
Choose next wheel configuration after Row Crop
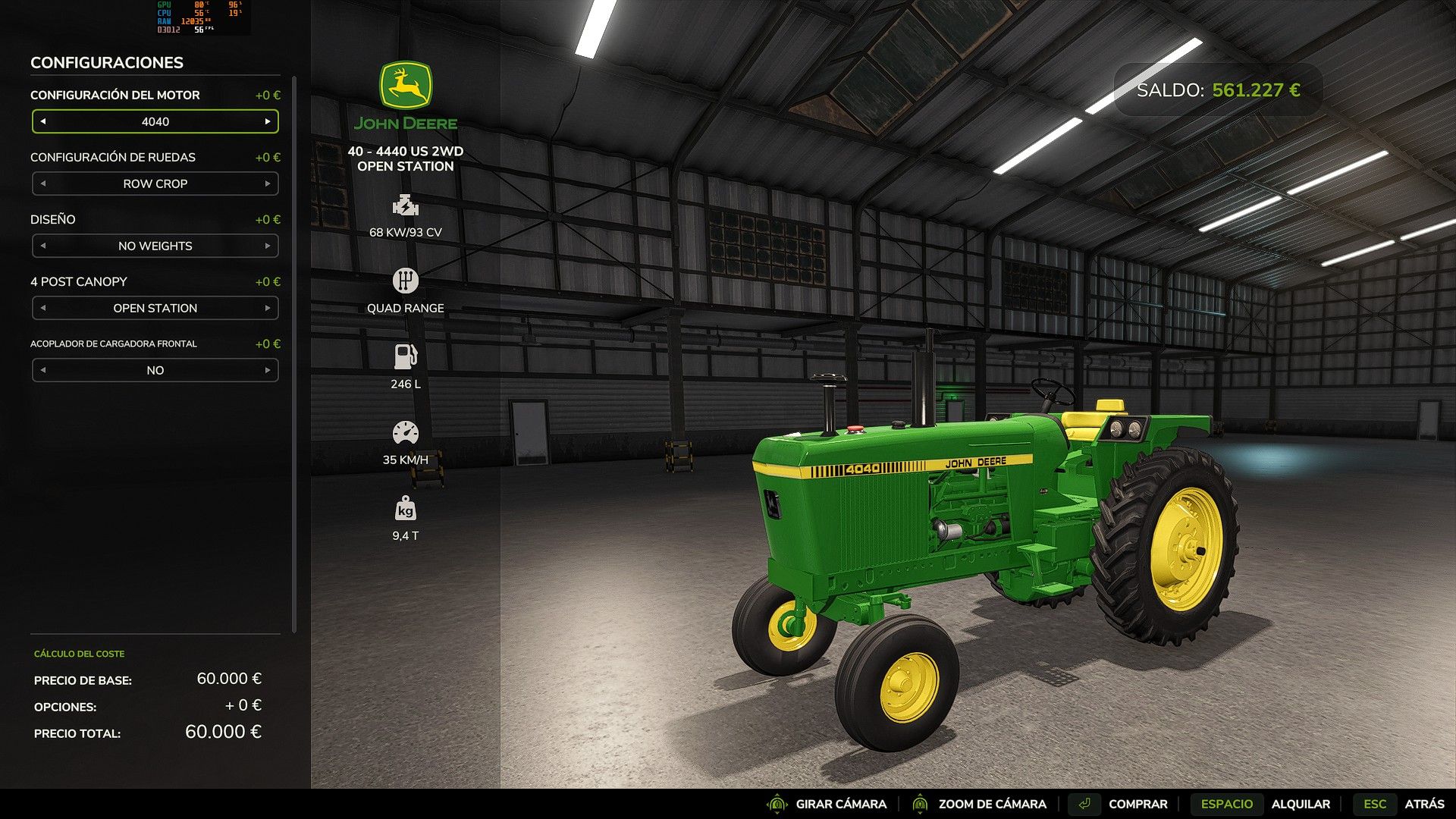coord(267,184)
